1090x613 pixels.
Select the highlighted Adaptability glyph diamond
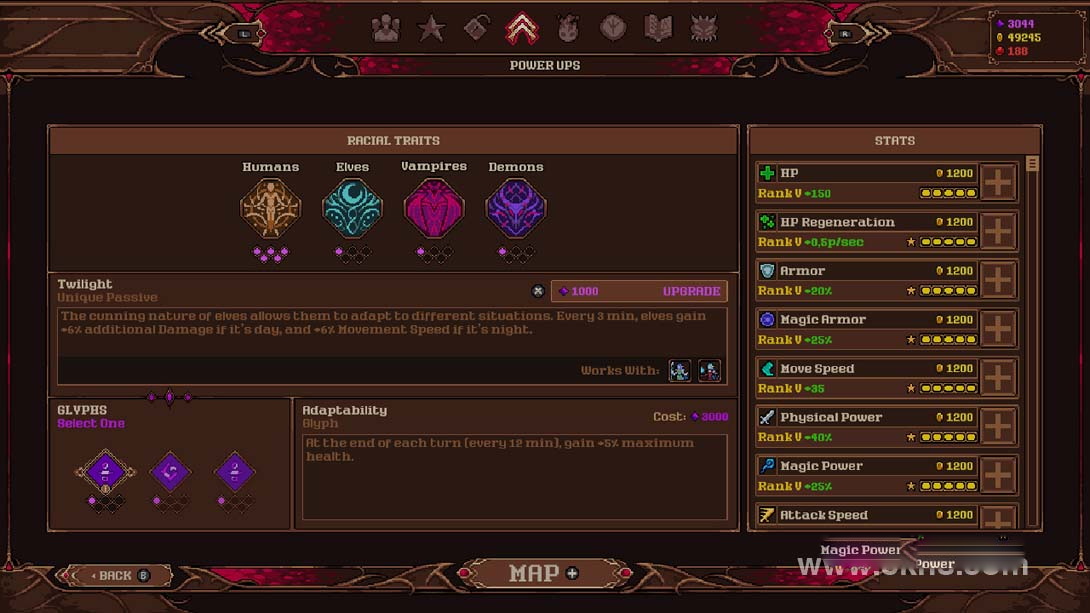pyautogui.click(x=105, y=471)
